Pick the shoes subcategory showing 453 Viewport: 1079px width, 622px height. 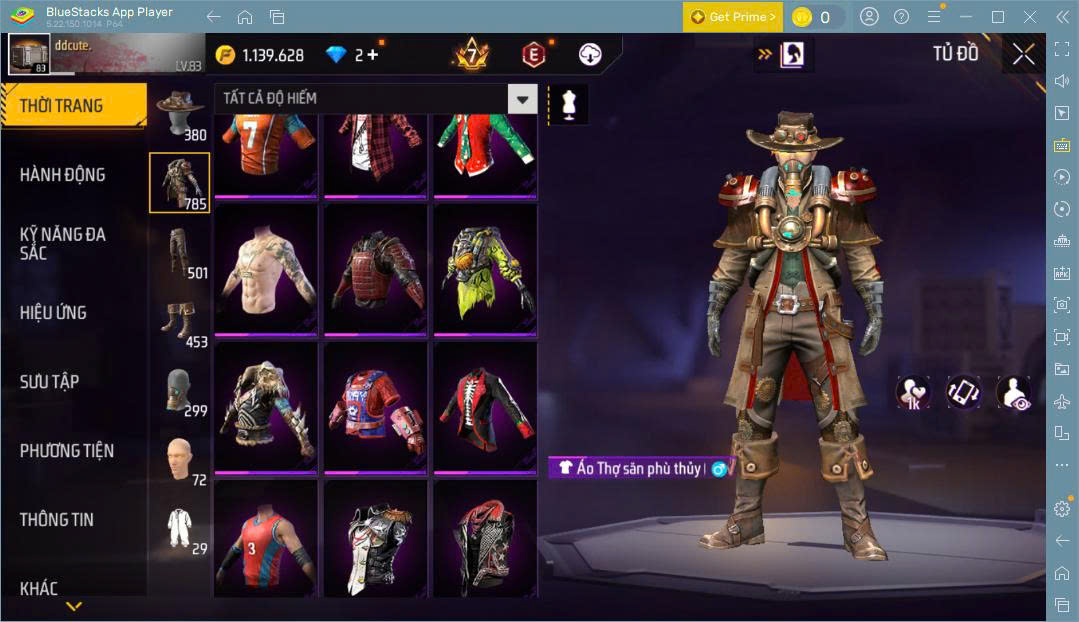click(x=180, y=322)
